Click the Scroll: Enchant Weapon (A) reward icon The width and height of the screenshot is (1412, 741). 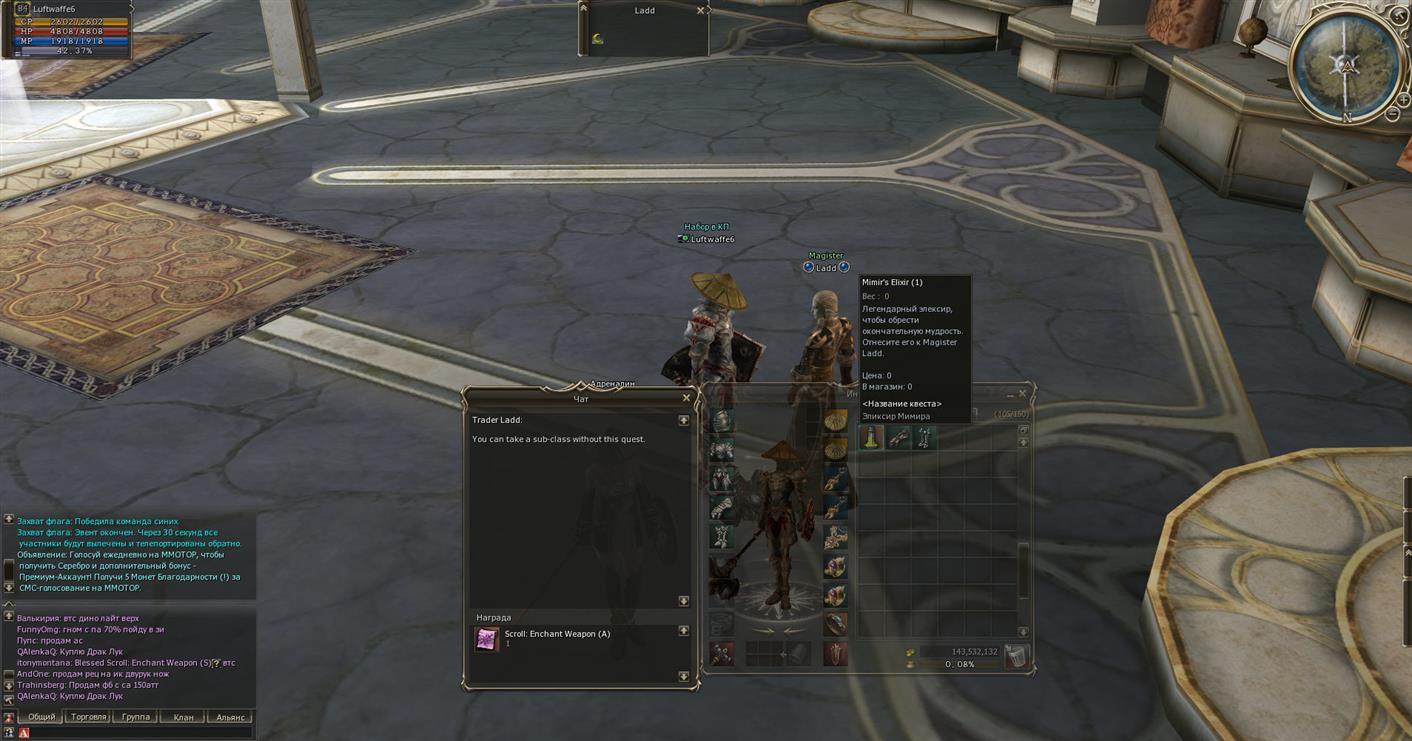(486, 639)
